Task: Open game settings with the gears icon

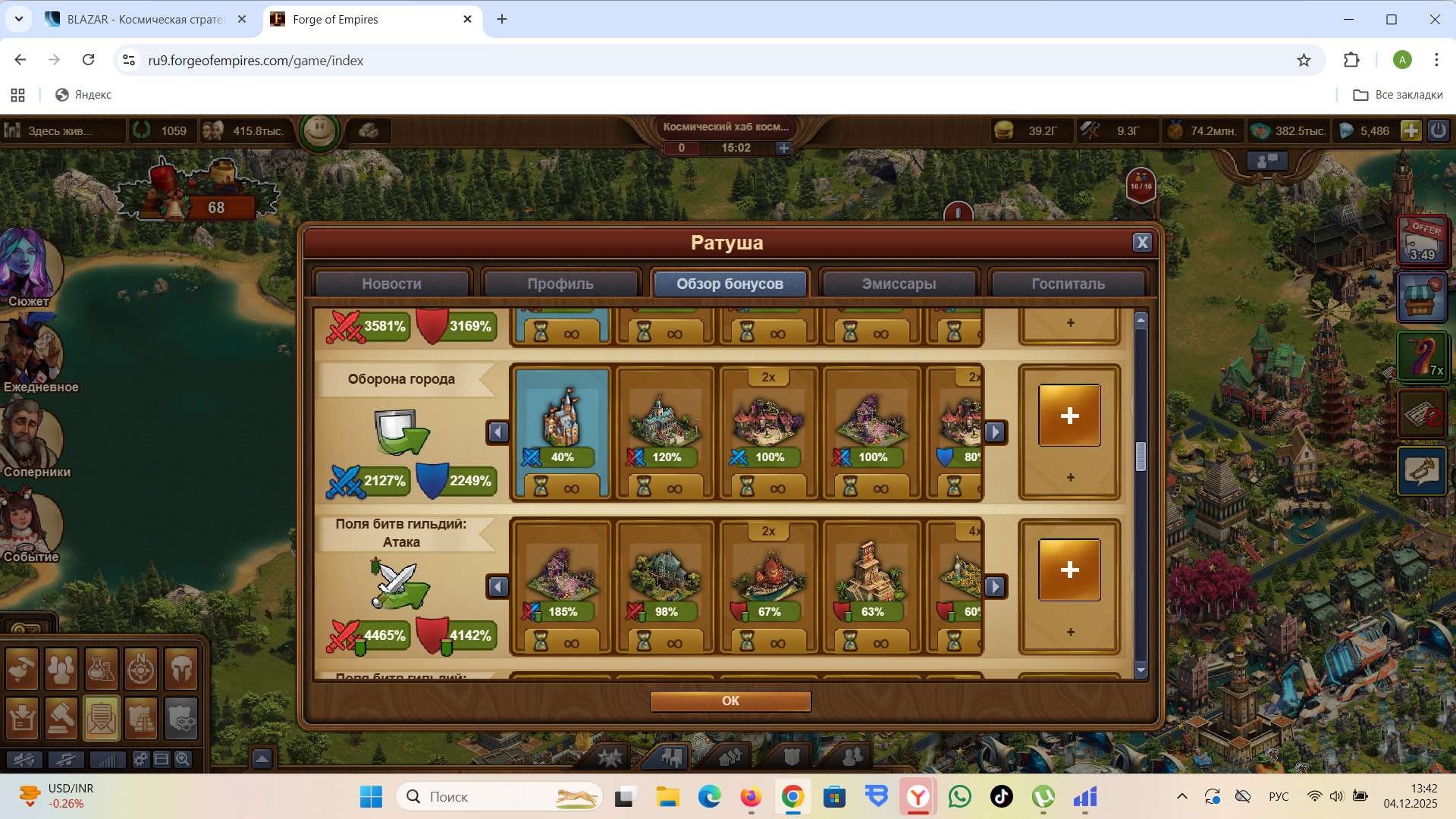Action: 140,758
